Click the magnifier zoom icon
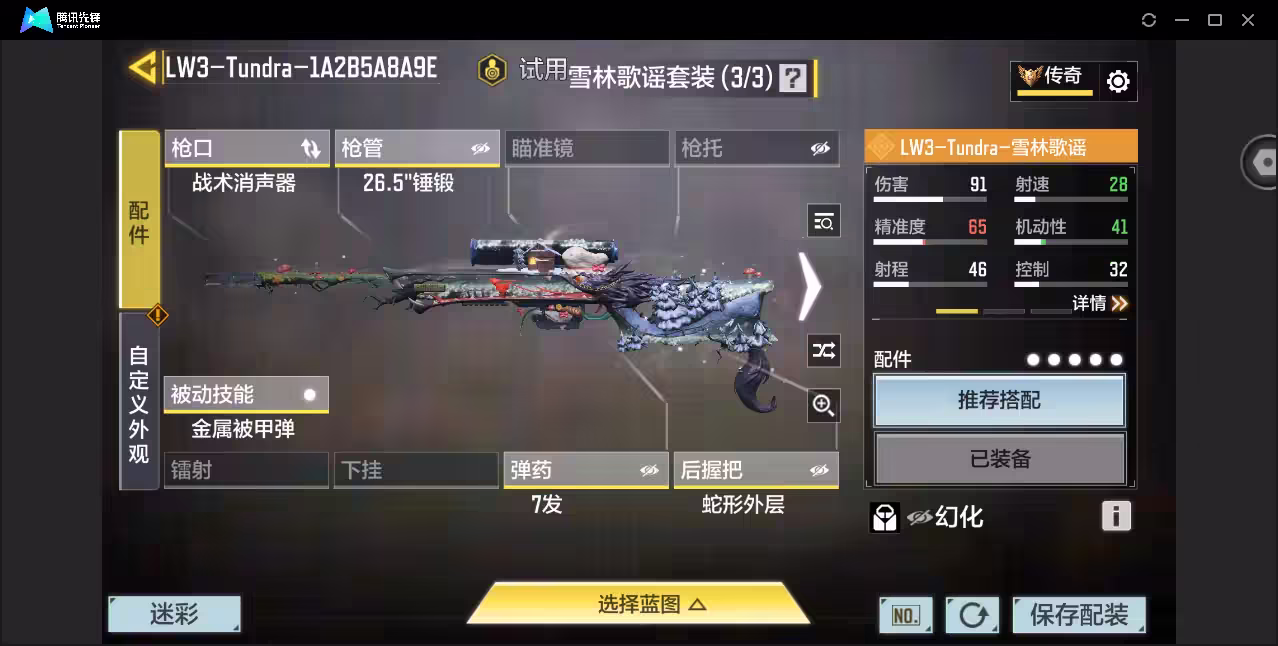This screenshot has height=646, width=1278. [x=824, y=405]
